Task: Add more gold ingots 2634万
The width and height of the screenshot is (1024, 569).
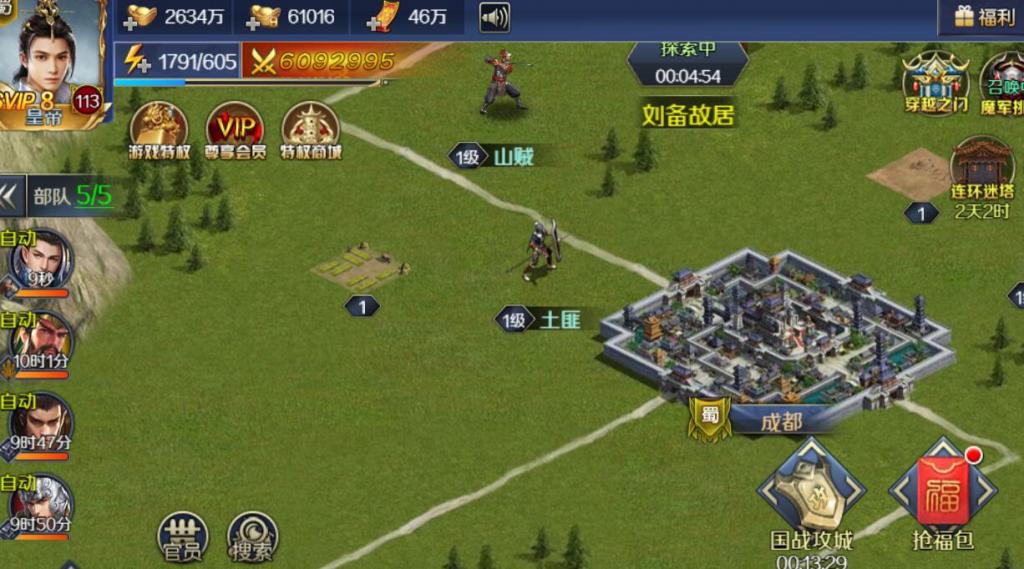Action: (x=136, y=17)
